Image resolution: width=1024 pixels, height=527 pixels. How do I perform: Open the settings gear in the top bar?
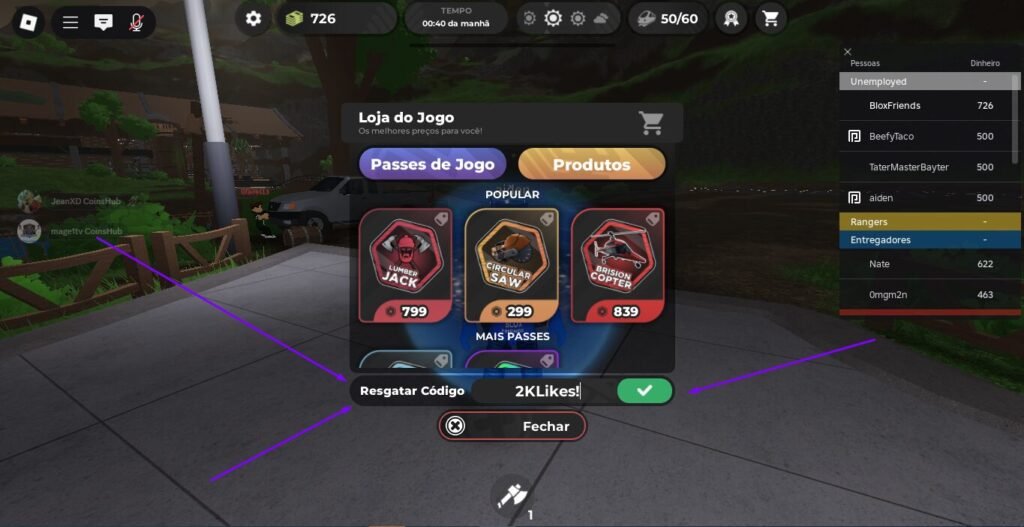tap(254, 18)
